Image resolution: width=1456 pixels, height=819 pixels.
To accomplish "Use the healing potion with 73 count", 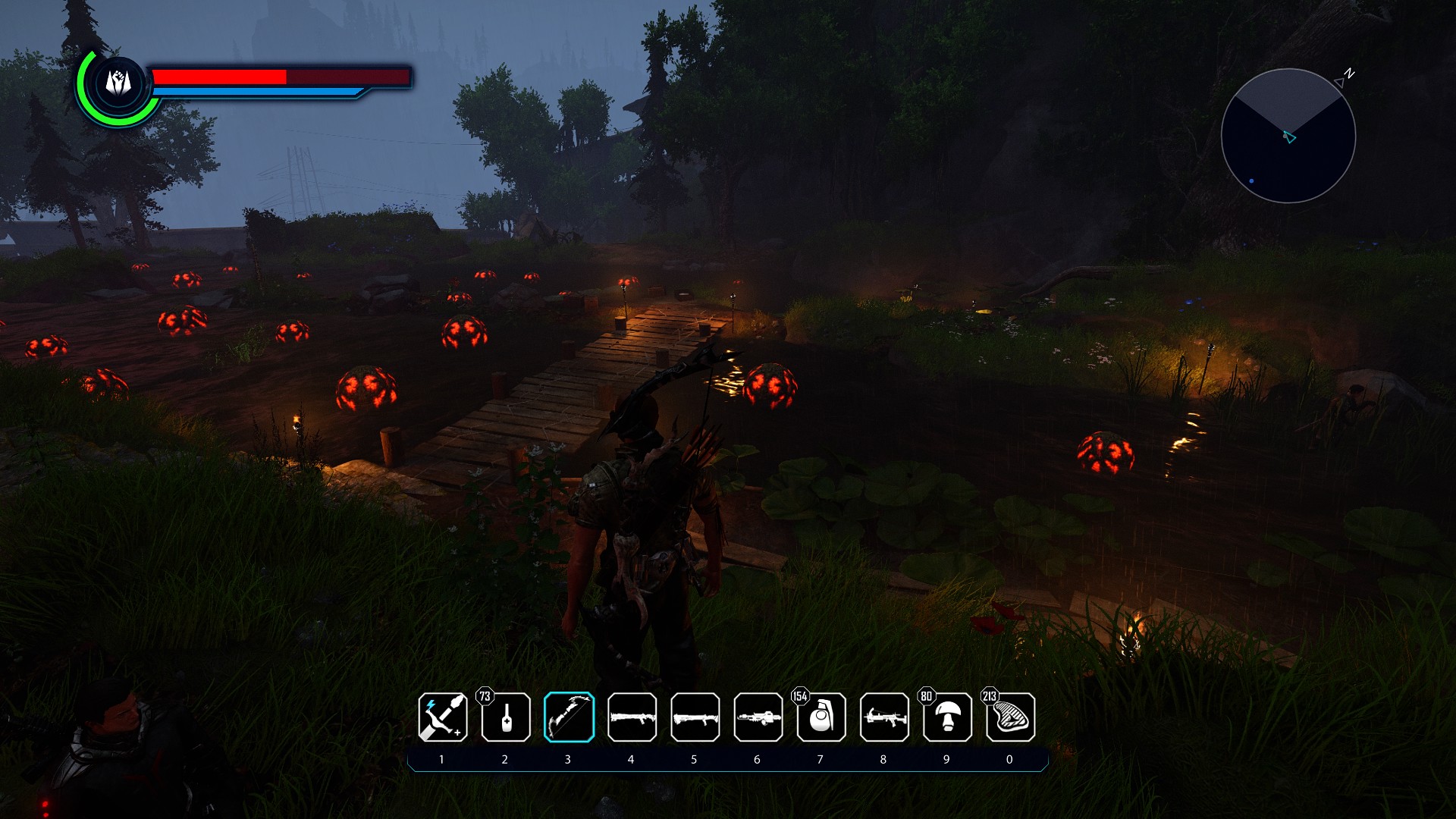I will [506, 717].
